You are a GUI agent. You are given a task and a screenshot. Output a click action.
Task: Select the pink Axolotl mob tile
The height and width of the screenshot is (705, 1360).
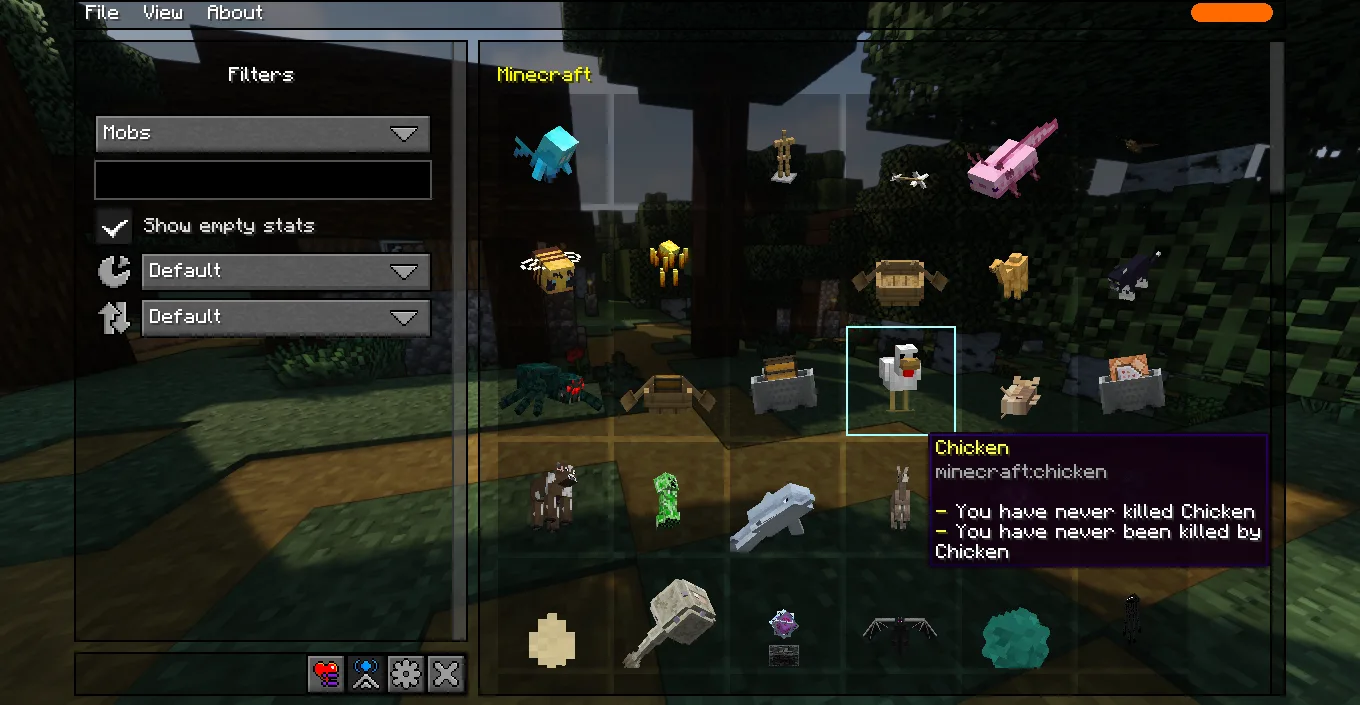click(x=1012, y=158)
